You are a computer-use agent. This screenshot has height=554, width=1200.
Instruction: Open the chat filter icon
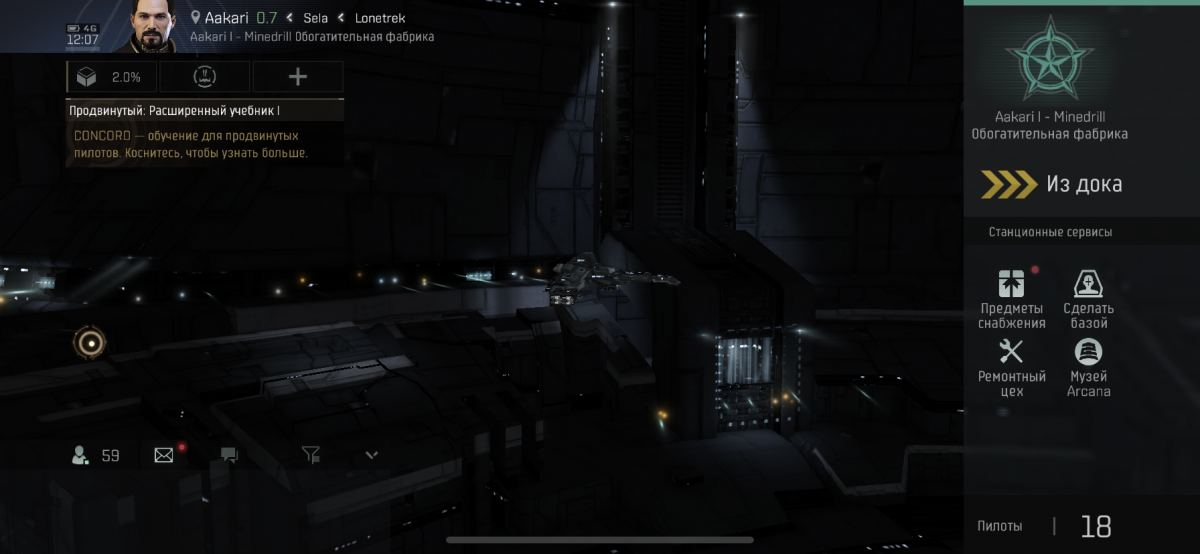(x=311, y=455)
